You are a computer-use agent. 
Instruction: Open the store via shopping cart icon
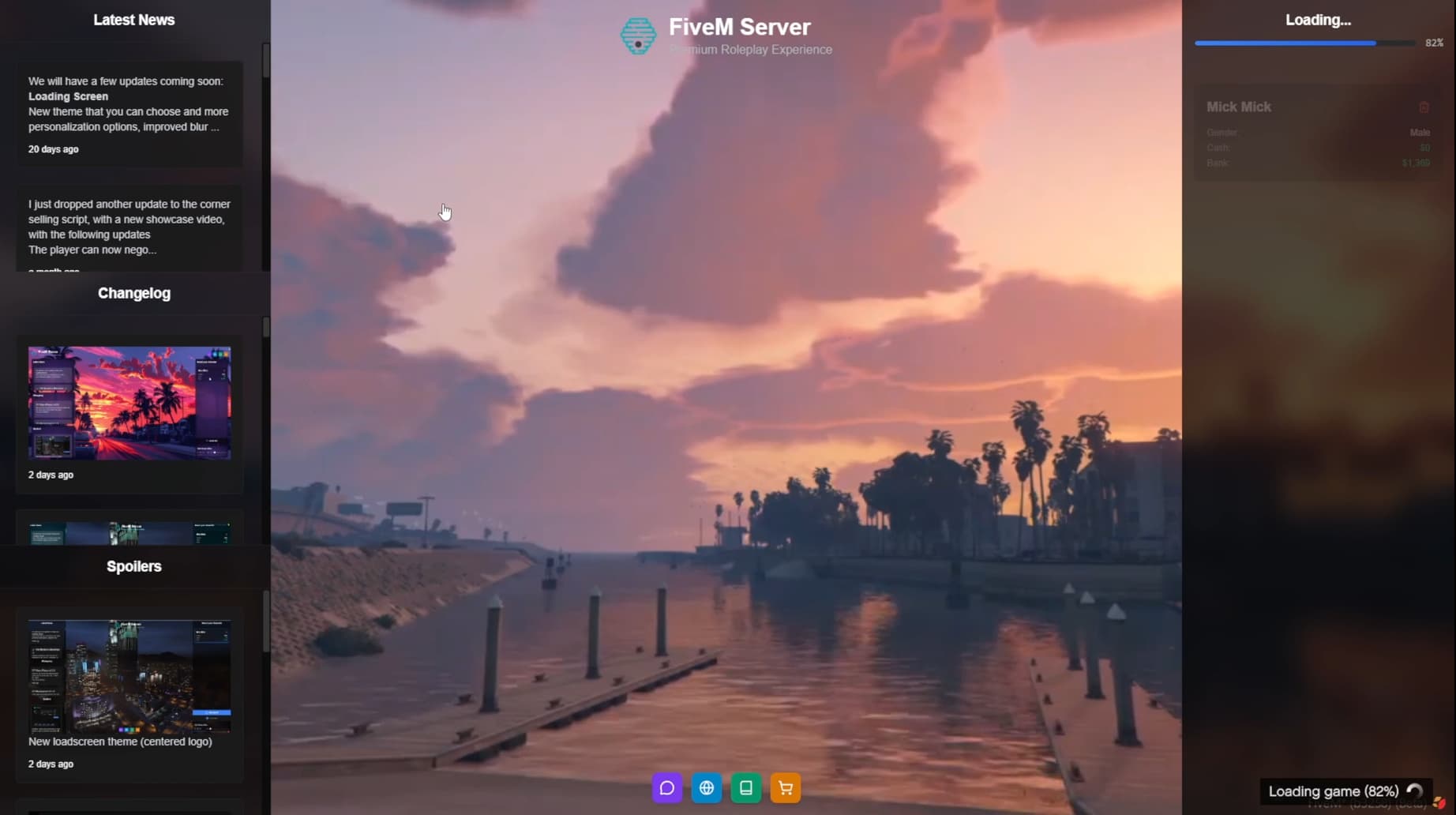pos(785,787)
